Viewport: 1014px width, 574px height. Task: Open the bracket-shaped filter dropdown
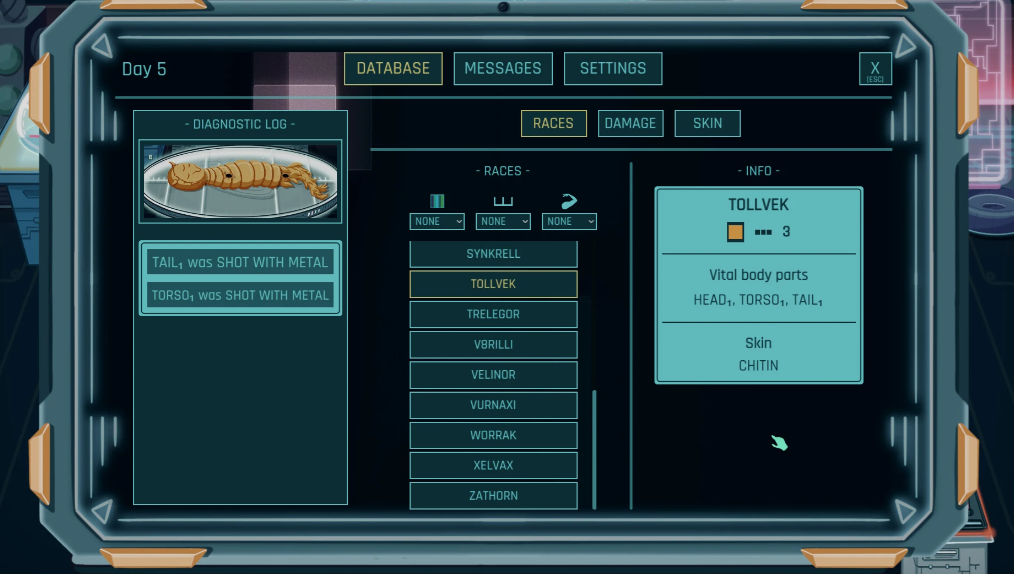[503, 221]
